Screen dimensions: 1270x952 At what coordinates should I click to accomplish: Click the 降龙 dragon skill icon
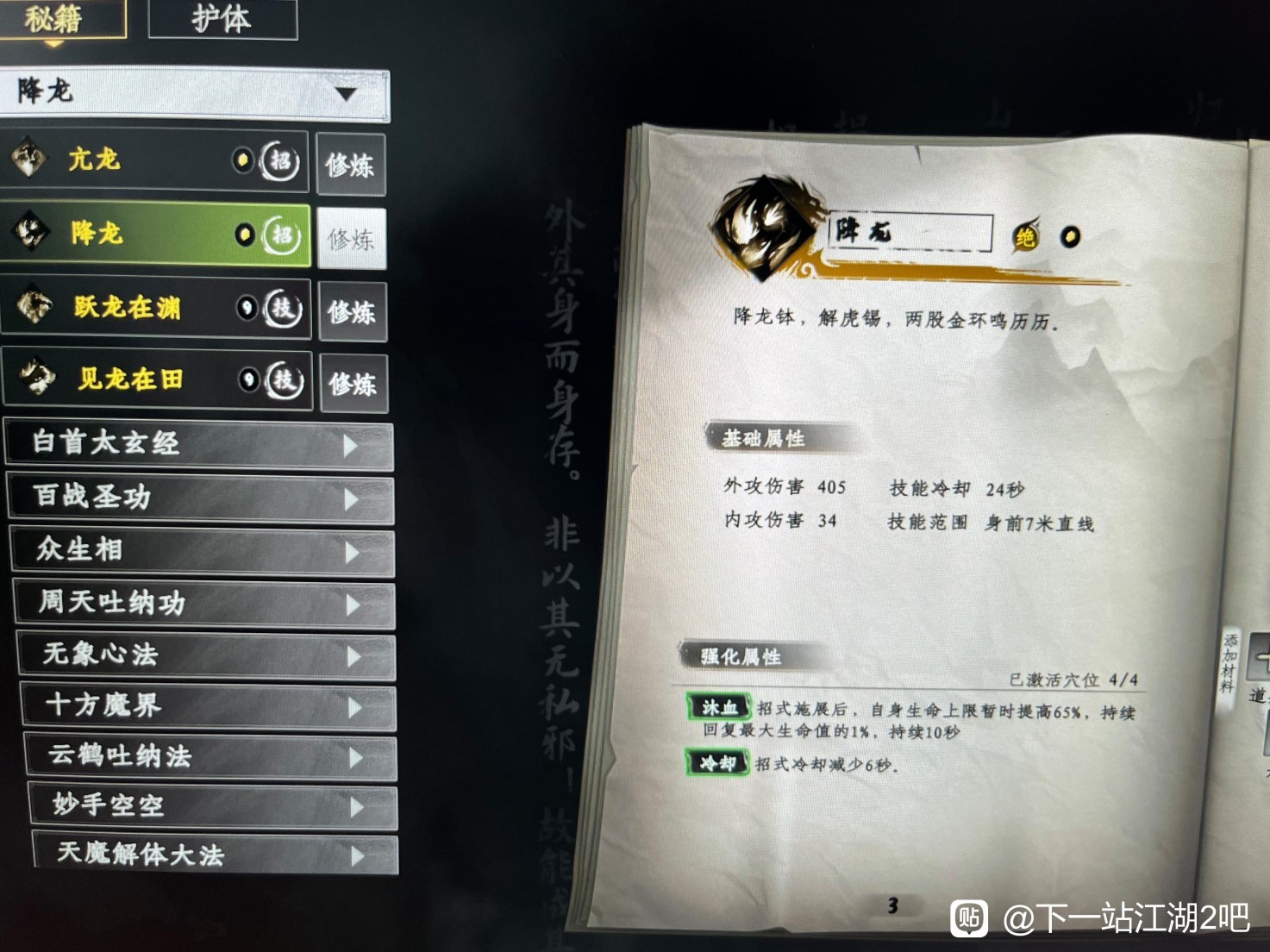[30, 234]
